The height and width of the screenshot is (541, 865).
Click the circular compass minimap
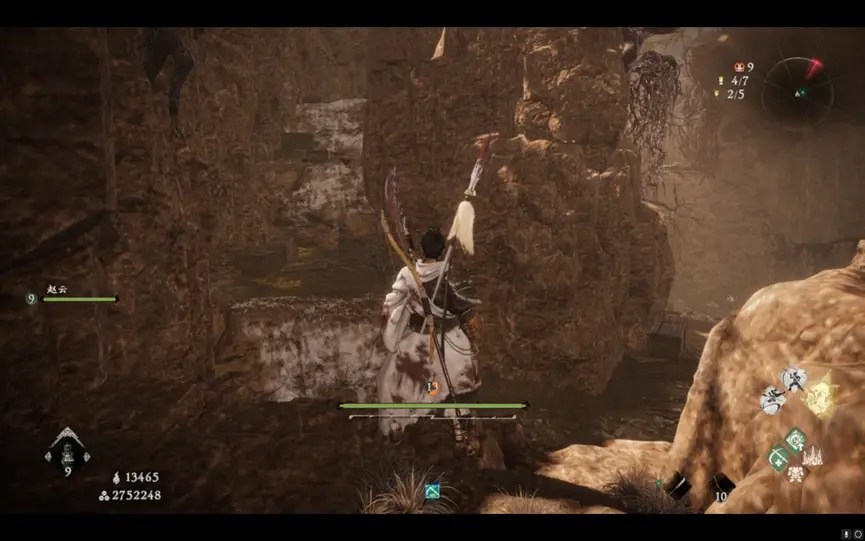[797, 92]
